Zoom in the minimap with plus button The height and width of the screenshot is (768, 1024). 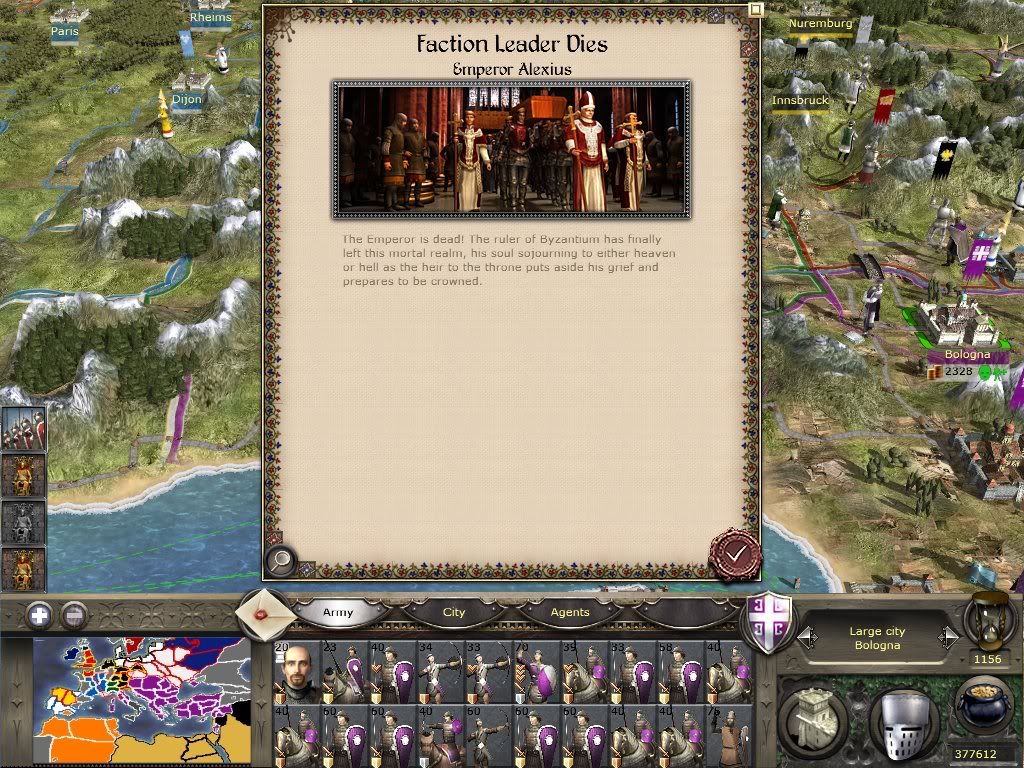click(x=39, y=615)
